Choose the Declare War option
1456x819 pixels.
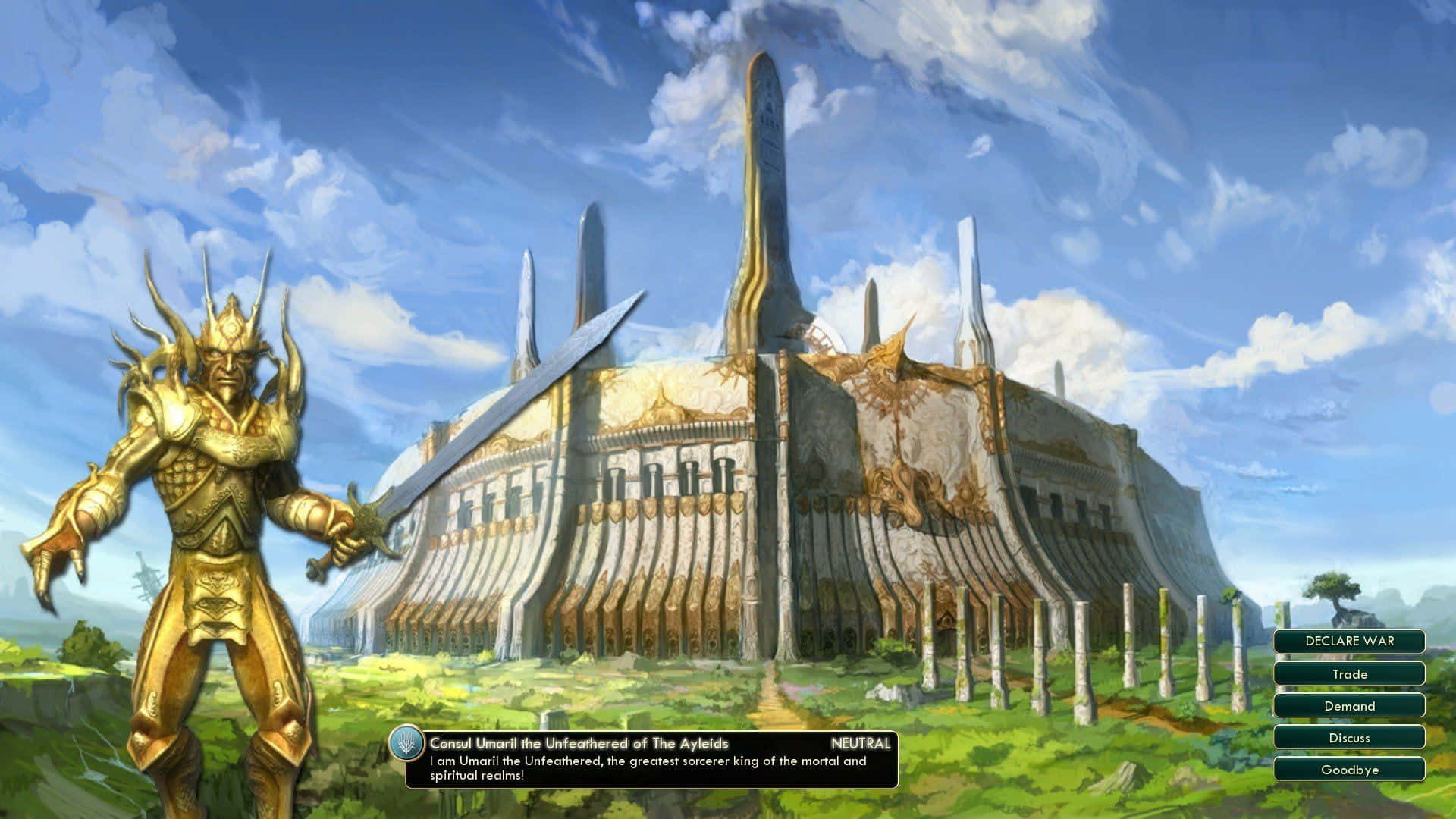point(1349,641)
